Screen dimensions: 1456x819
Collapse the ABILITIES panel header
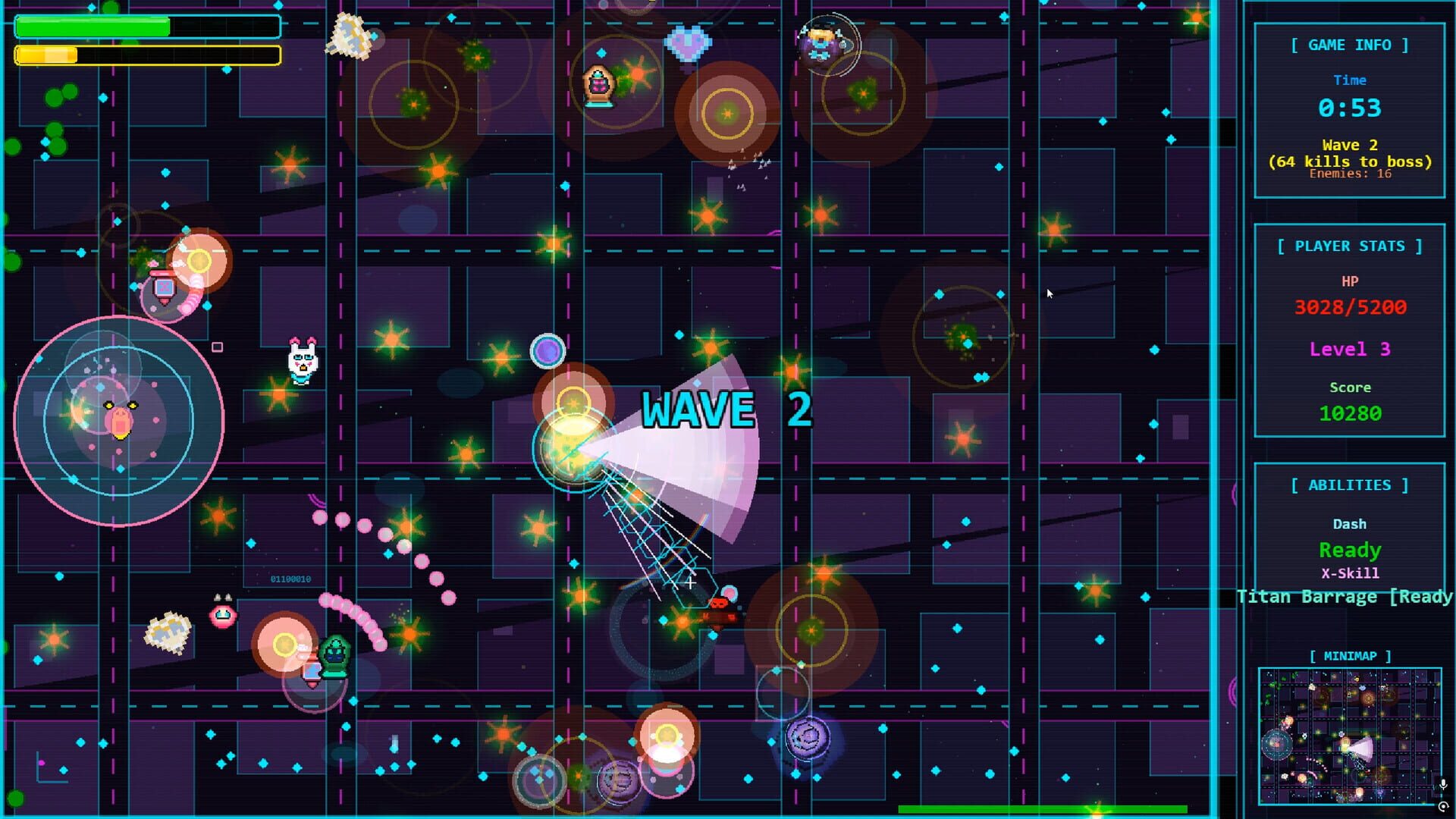coord(1350,485)
